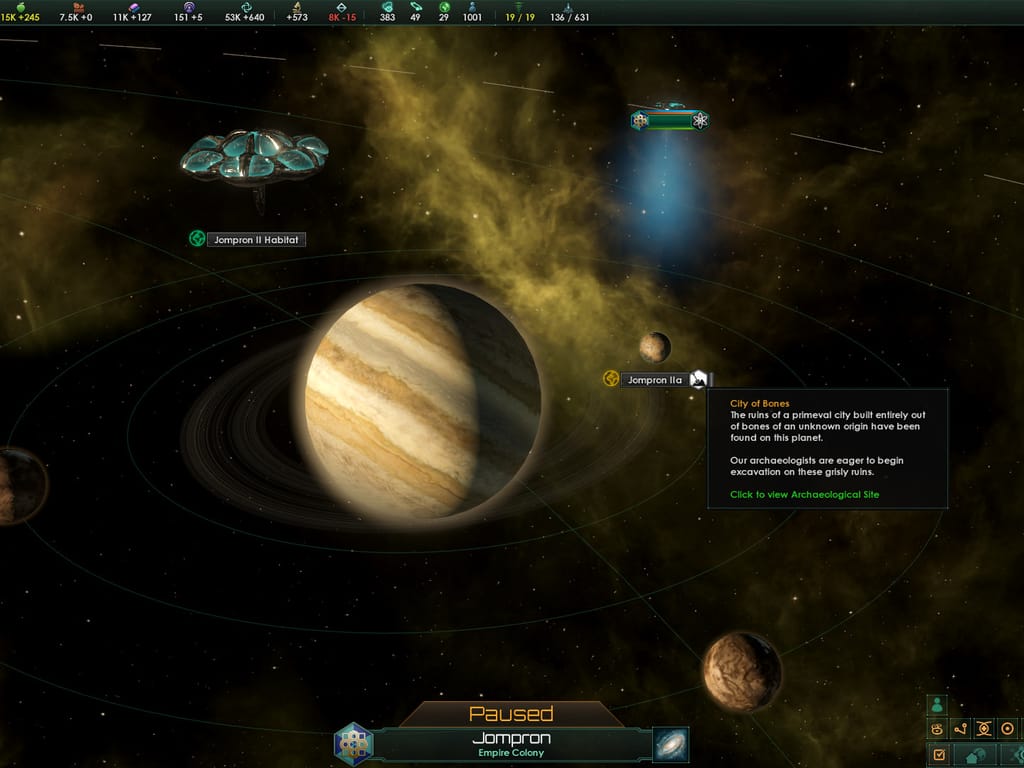The width and height of the screenshot is (1024, 768).
Task: Click the Jompron system name bar
Action: [x=511, y=744]
